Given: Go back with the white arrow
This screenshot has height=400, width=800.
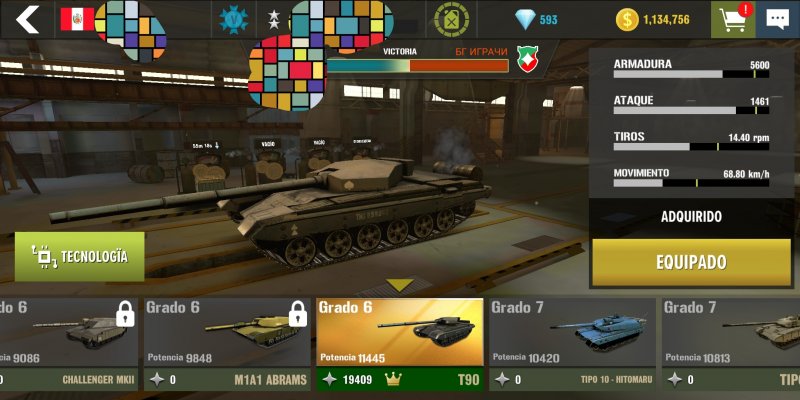Looking at the screenshot, I should pos(27,19).
